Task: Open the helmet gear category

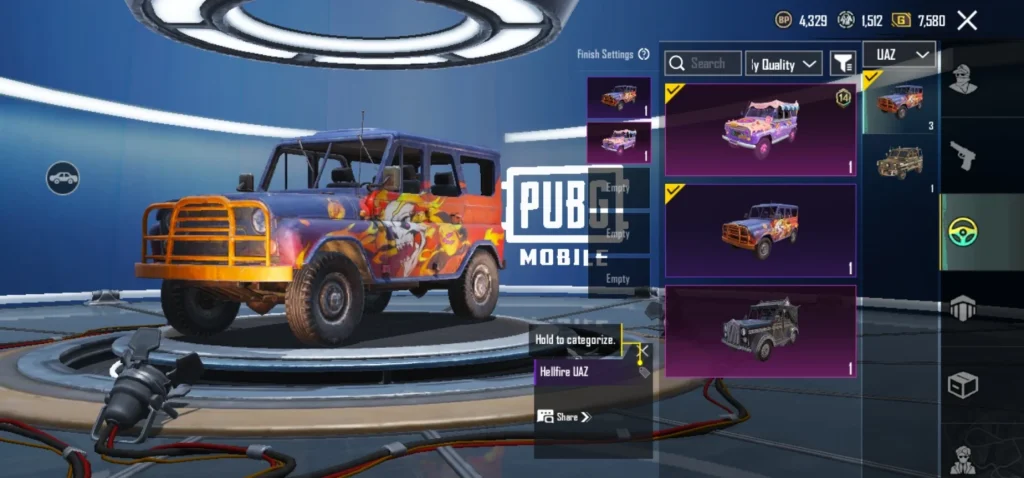Action: (962, 308)
